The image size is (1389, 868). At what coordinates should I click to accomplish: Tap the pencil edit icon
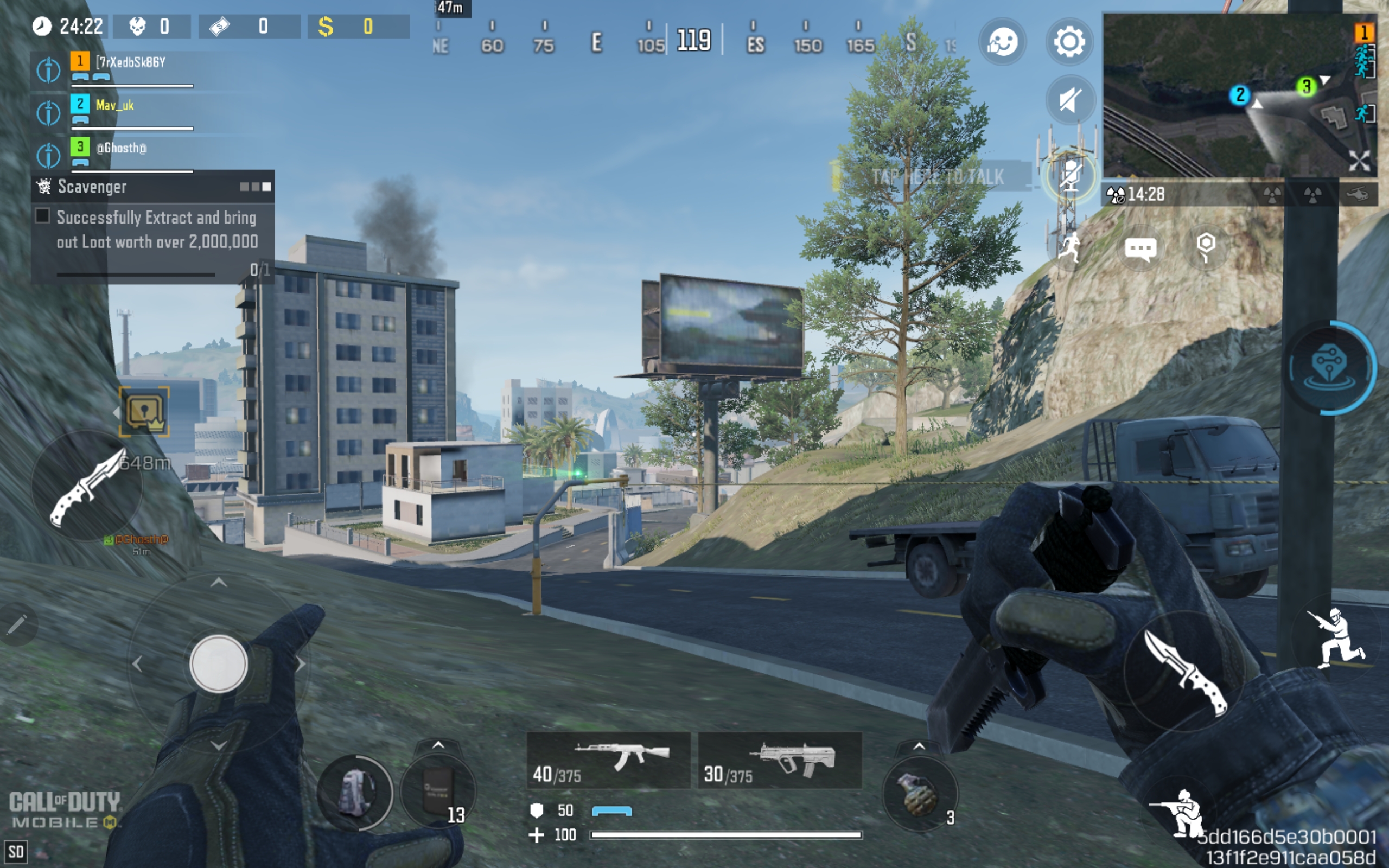pos(17,624)
